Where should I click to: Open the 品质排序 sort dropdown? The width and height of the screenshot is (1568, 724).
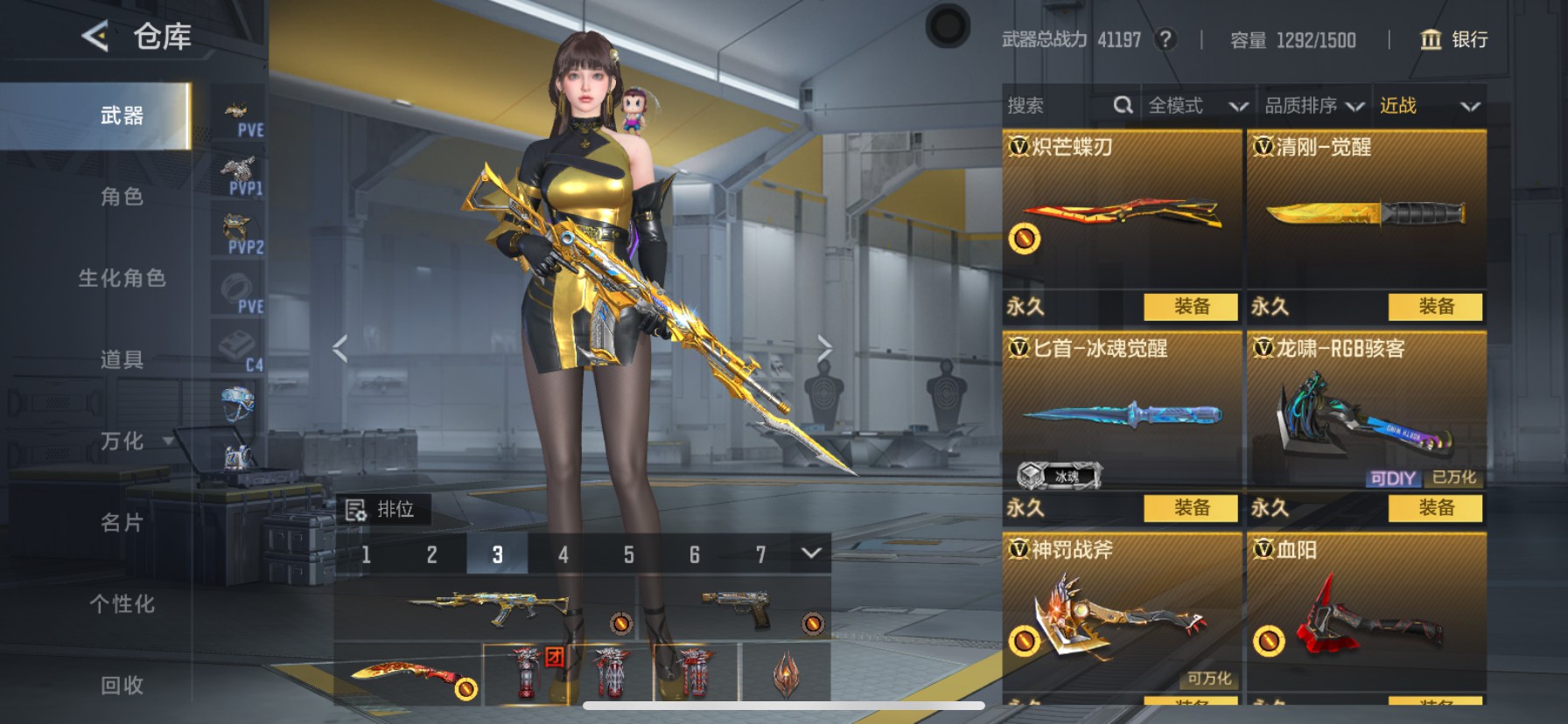(x=1313, y=106)
